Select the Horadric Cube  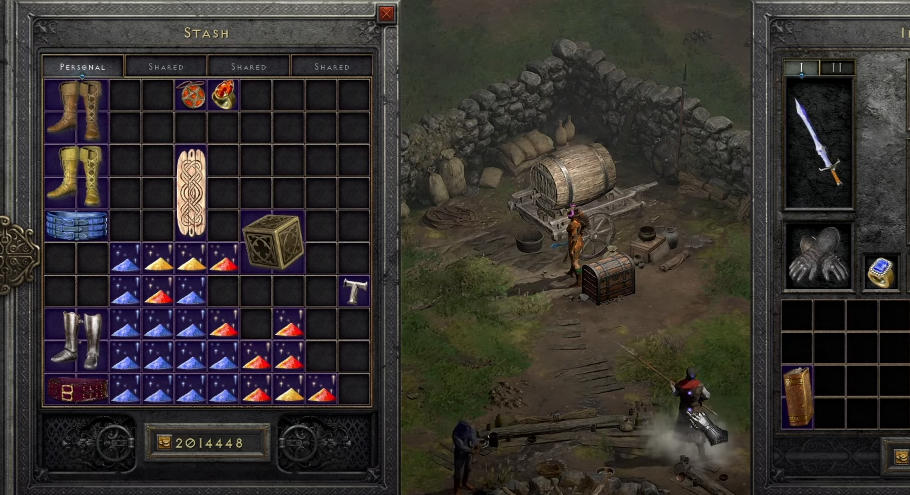pos(272,241)
